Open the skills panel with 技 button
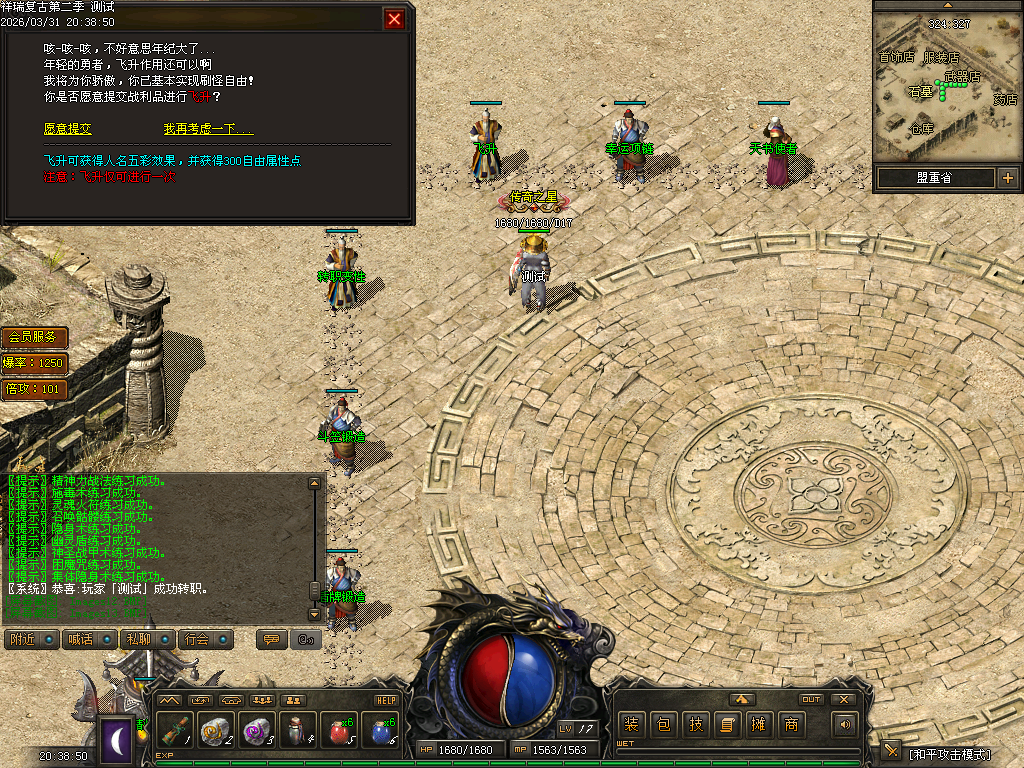The height and width of the screenshot is (768, 1024). [695, 724]
